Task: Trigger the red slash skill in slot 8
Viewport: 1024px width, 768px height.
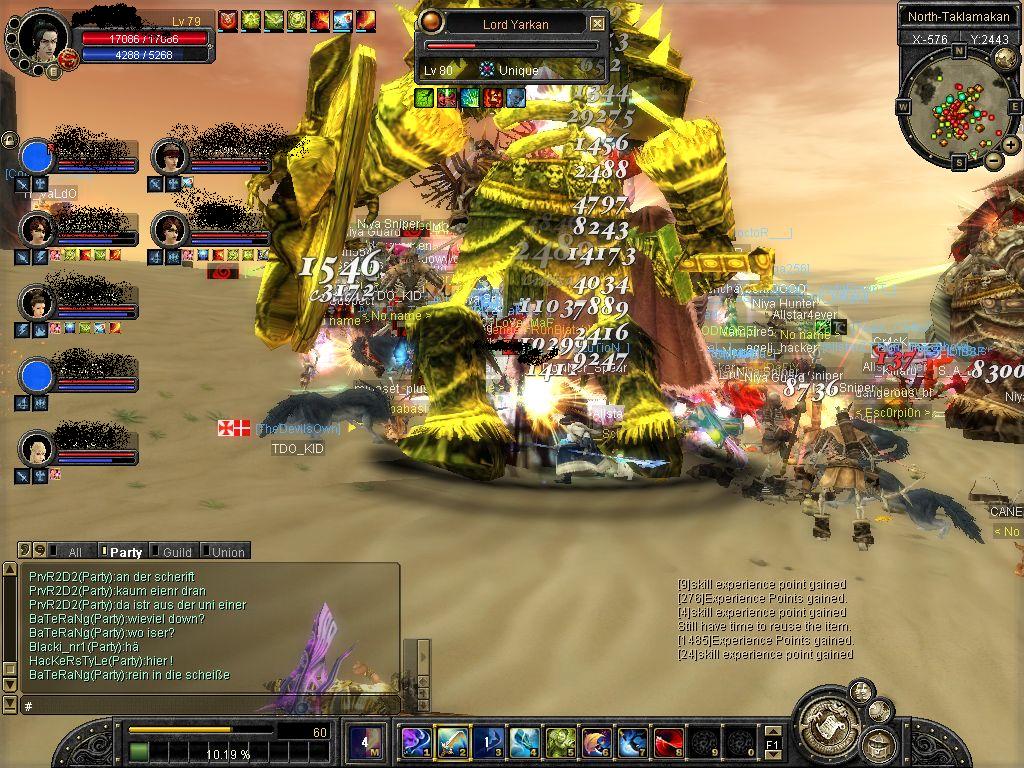Action: point(669,743)
